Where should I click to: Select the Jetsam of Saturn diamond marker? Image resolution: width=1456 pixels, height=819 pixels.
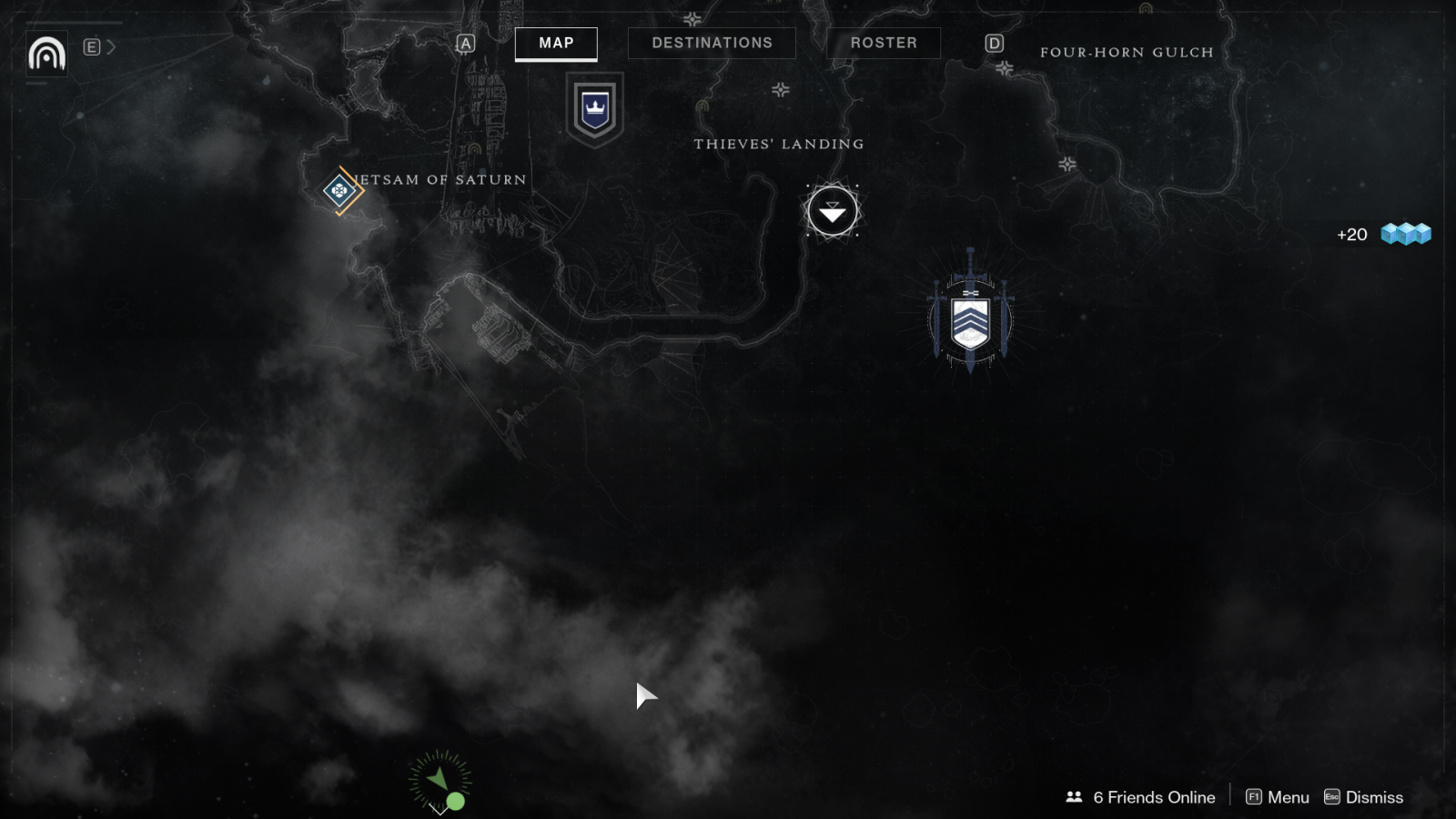(x=340, y=190)
